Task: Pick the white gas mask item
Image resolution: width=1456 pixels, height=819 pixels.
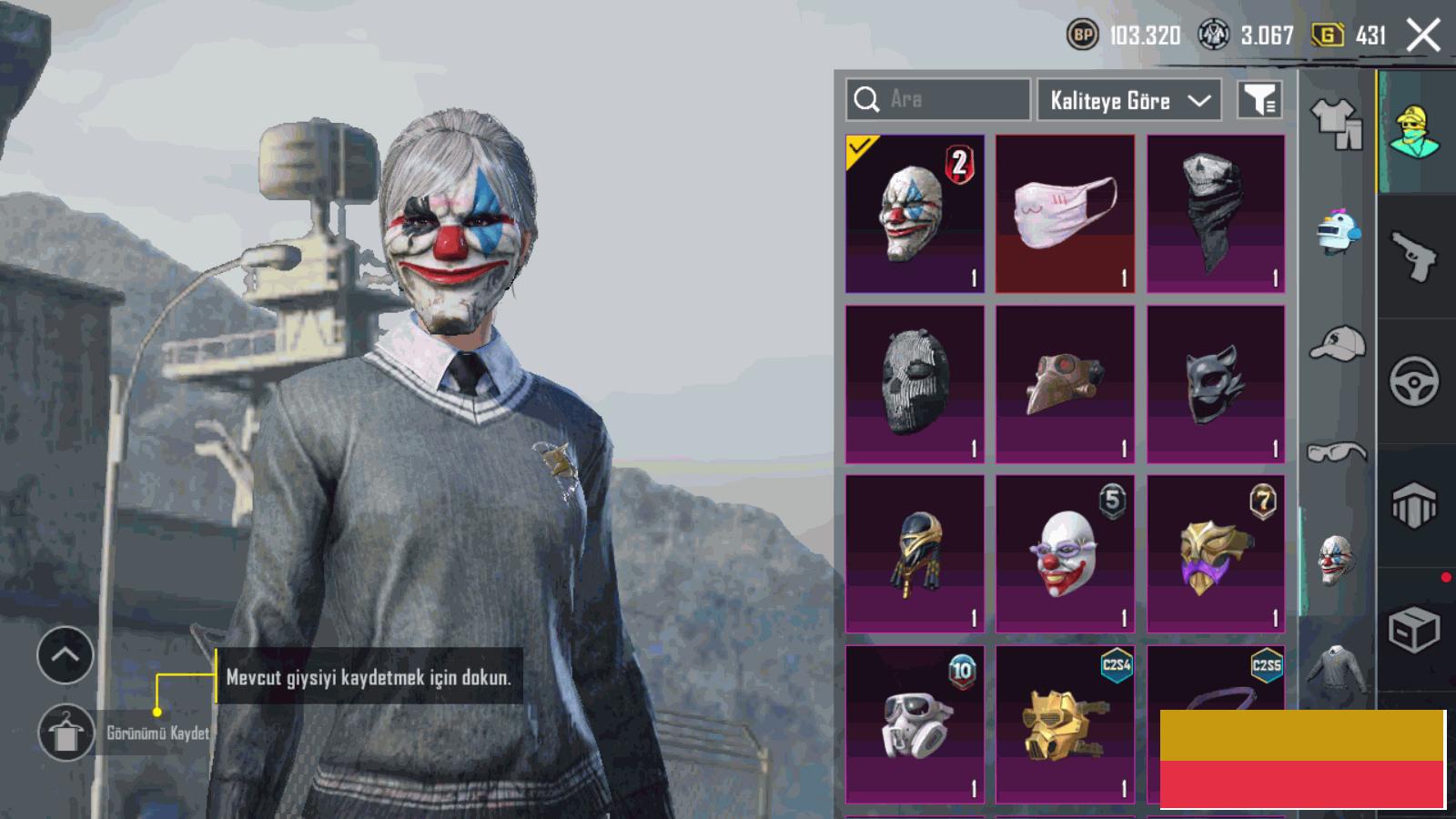Action: coord(915,724)
